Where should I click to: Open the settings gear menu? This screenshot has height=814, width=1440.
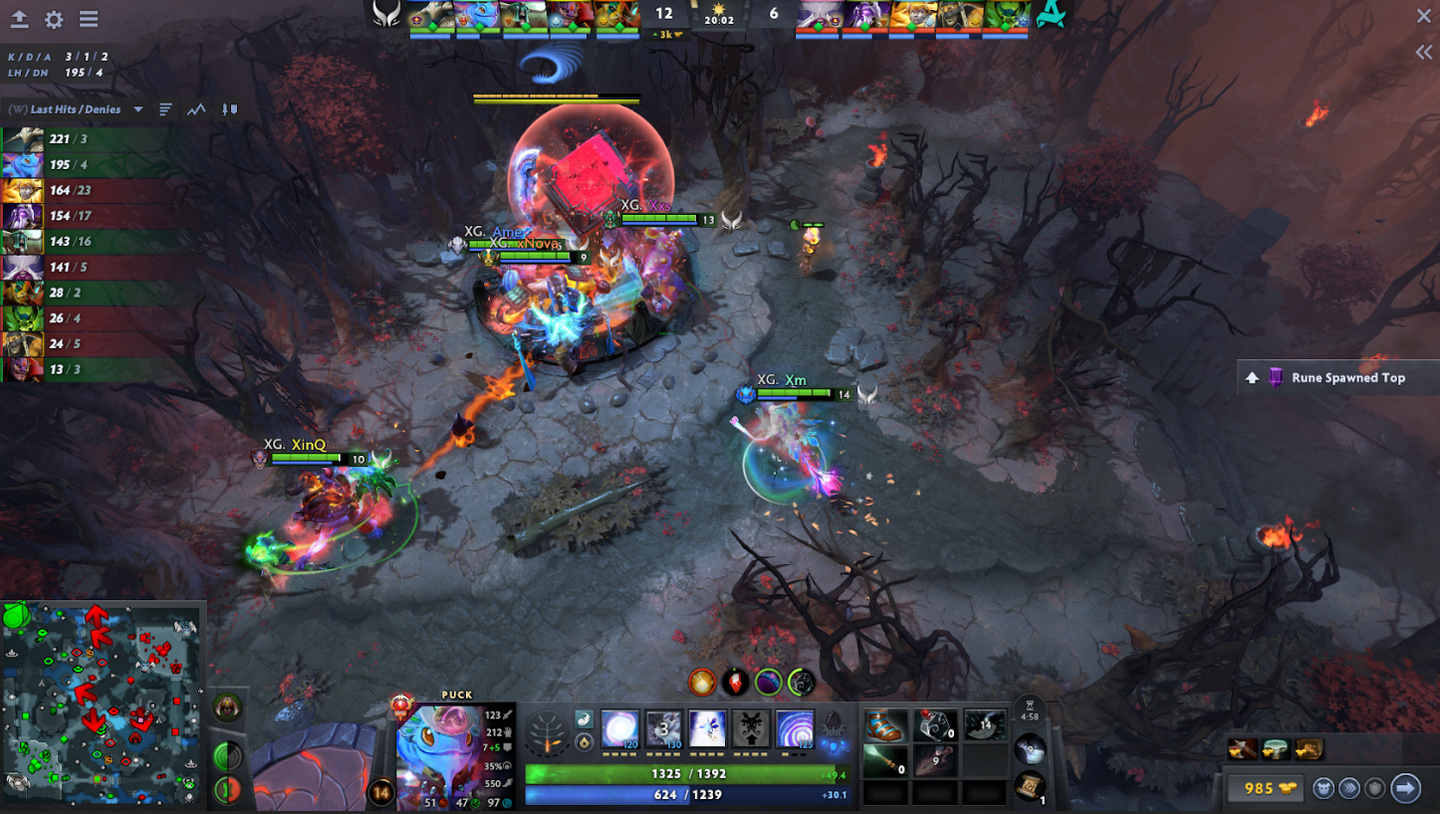(54, 19)
